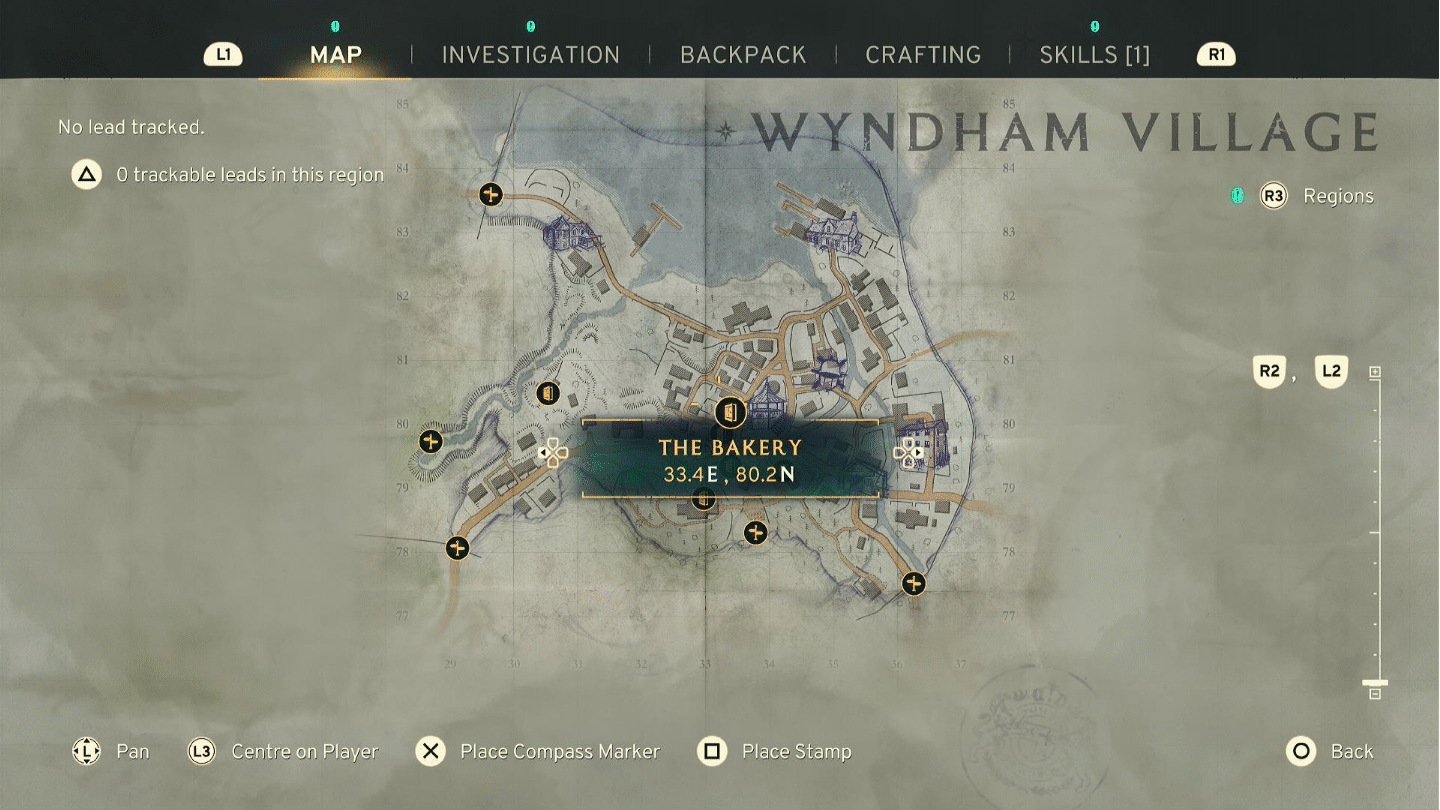Select the northernmost signpost map marker
Image resolution: width=1440 pixels, height=810 pixels.
click(490, 194)
